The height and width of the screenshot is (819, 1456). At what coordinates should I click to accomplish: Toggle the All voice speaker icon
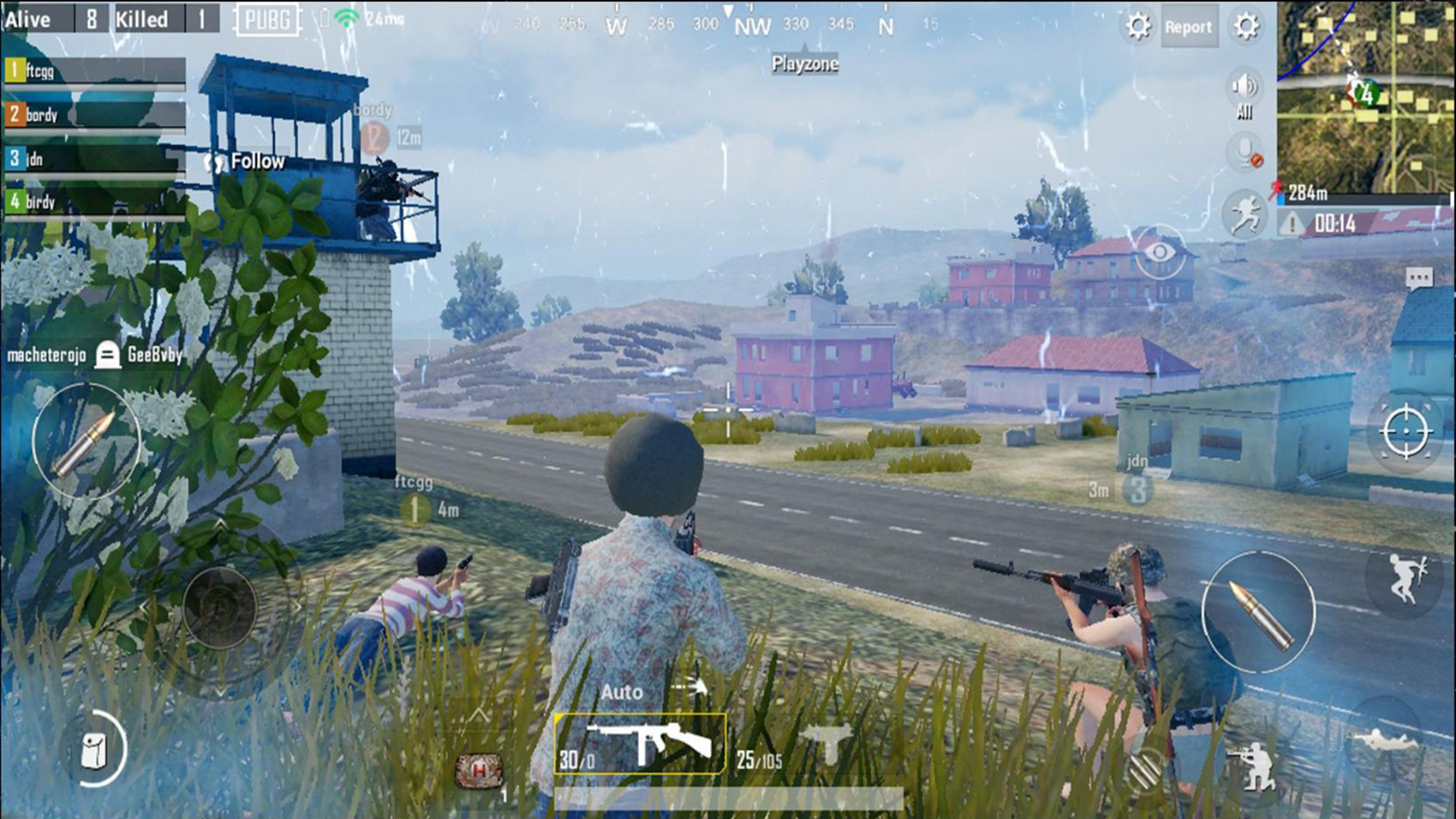pyautogui.click(x=1244, y=87)
